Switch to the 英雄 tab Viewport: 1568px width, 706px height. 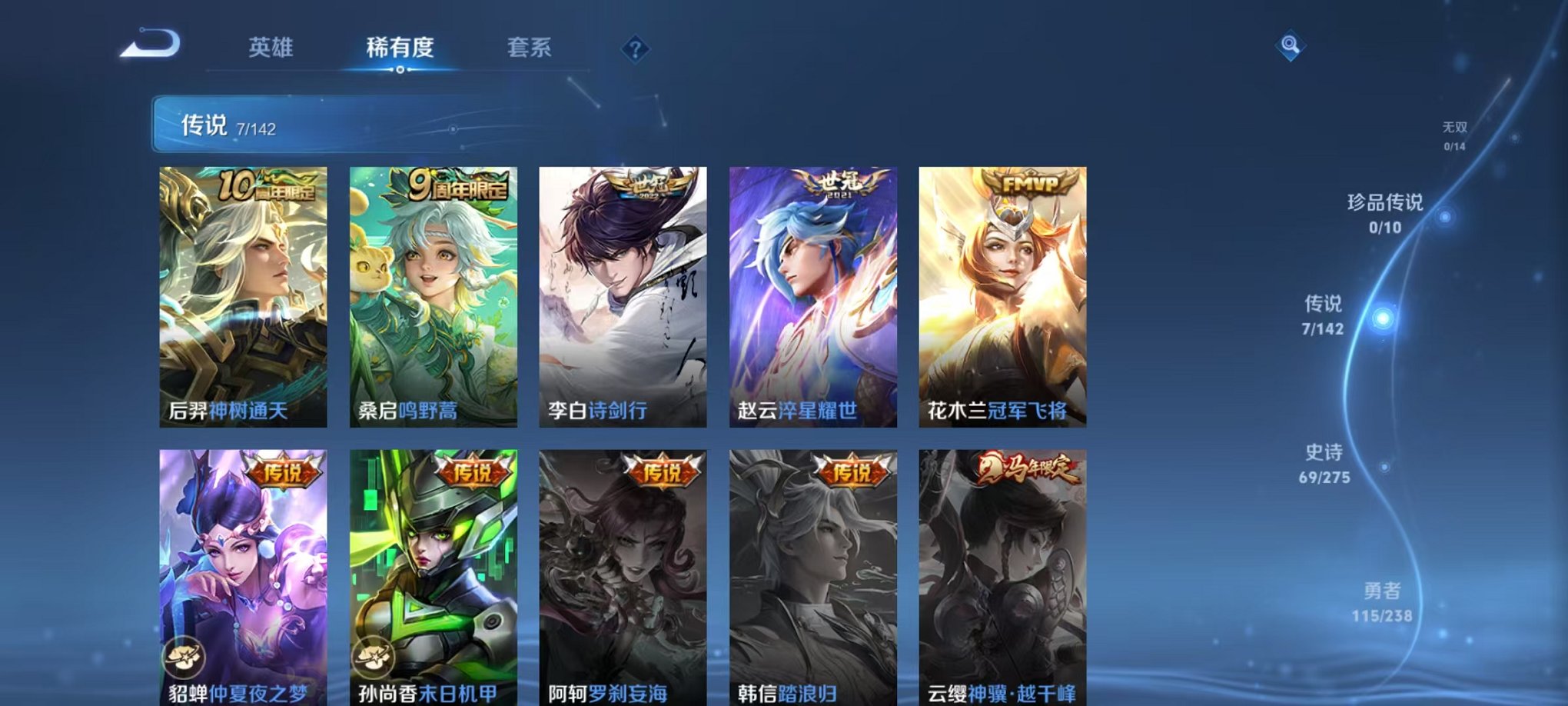tap(271, 48)
